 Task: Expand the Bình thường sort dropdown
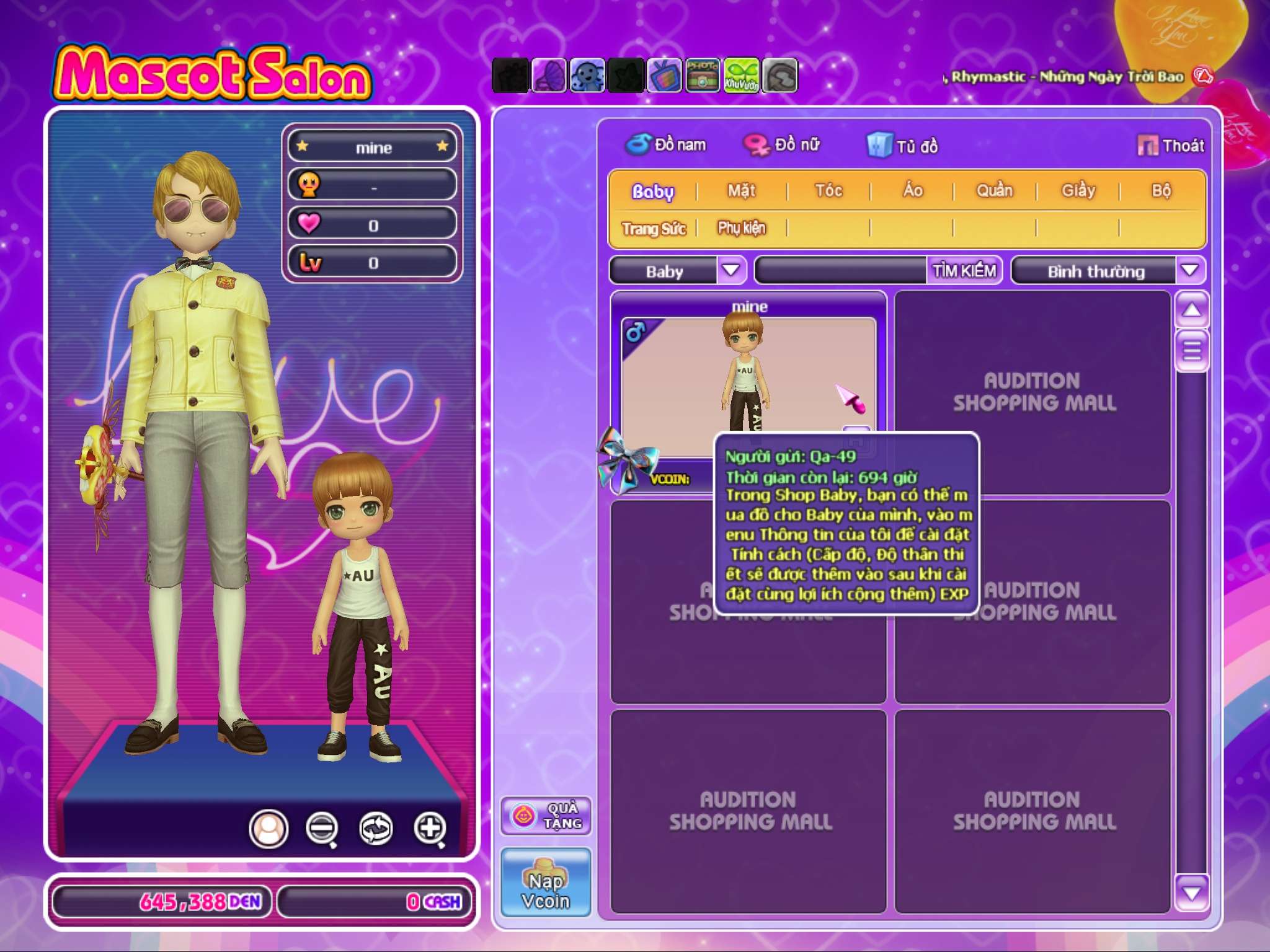pyautogui.click(x=1189, y=270)
